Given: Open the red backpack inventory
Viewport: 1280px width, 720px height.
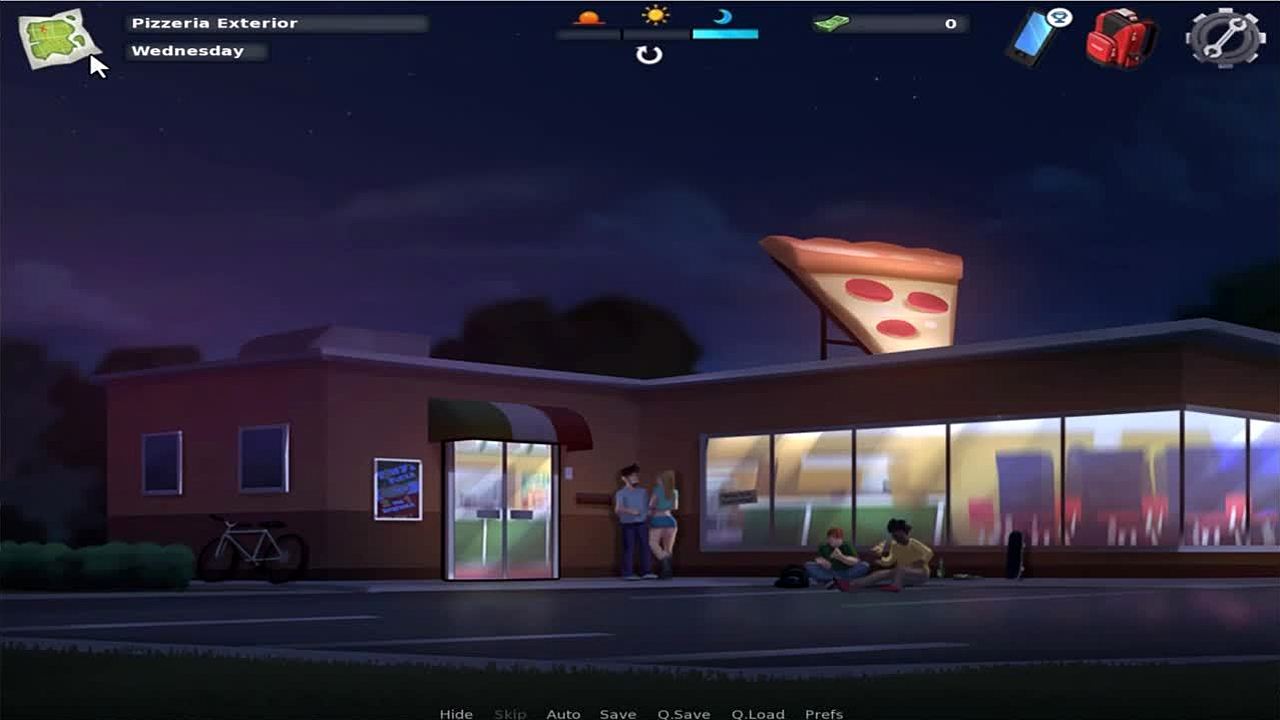Looking at the screenshot, I should point(1120,39).
